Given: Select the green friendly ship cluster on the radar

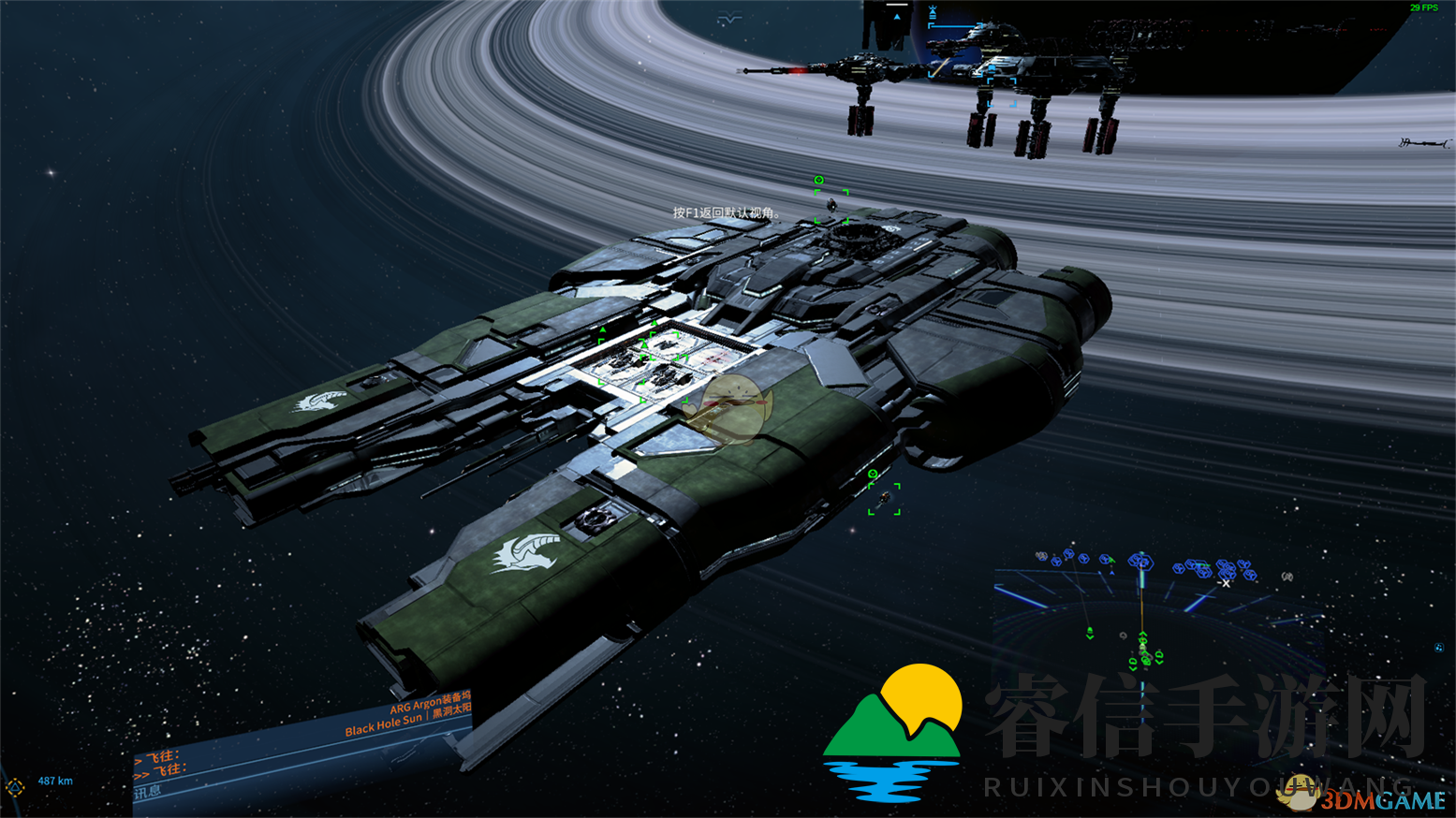Looking at the screenshot, I should pyautogui.click(x=1144, y=653).
